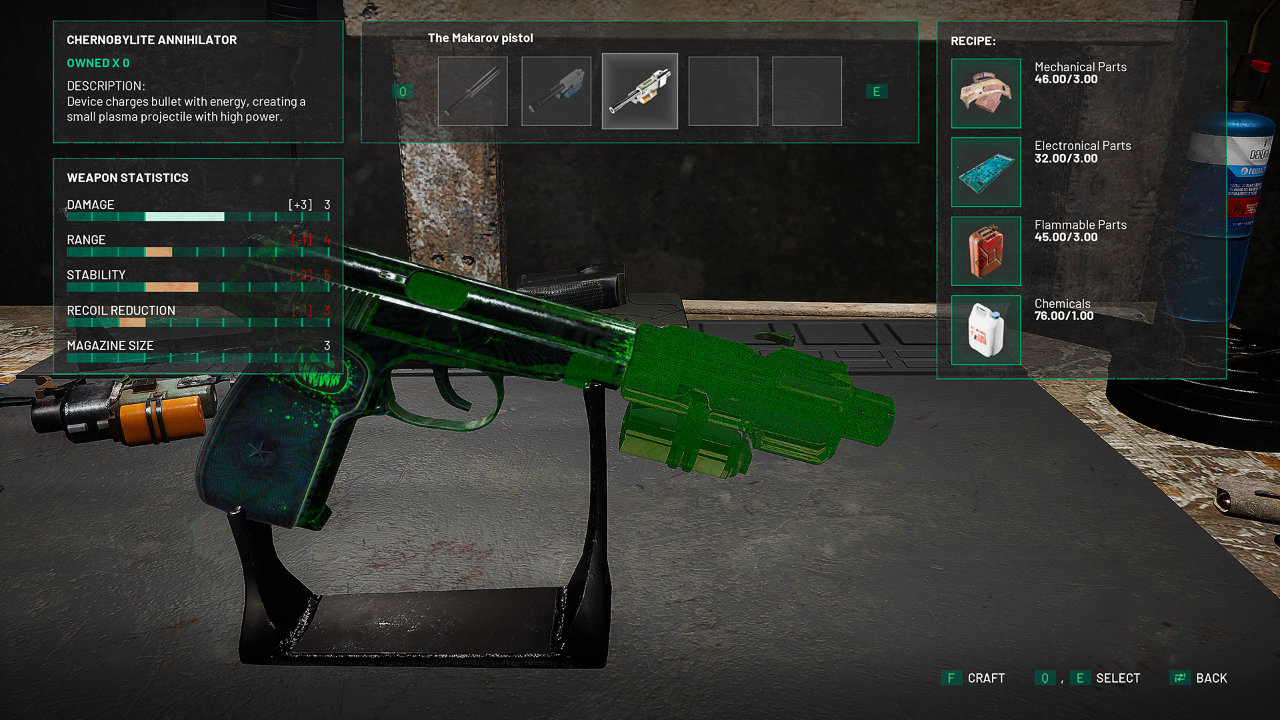This screenshot has height=720, width=1280.
Task: Pick the attachment with the blue module
Action: pos(556,91)
